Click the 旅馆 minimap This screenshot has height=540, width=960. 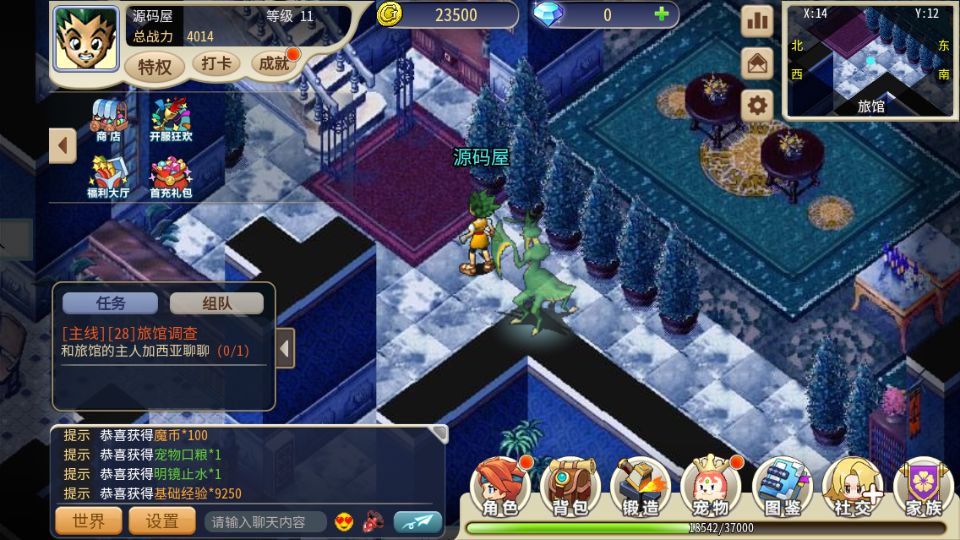[x=870, y=62]
